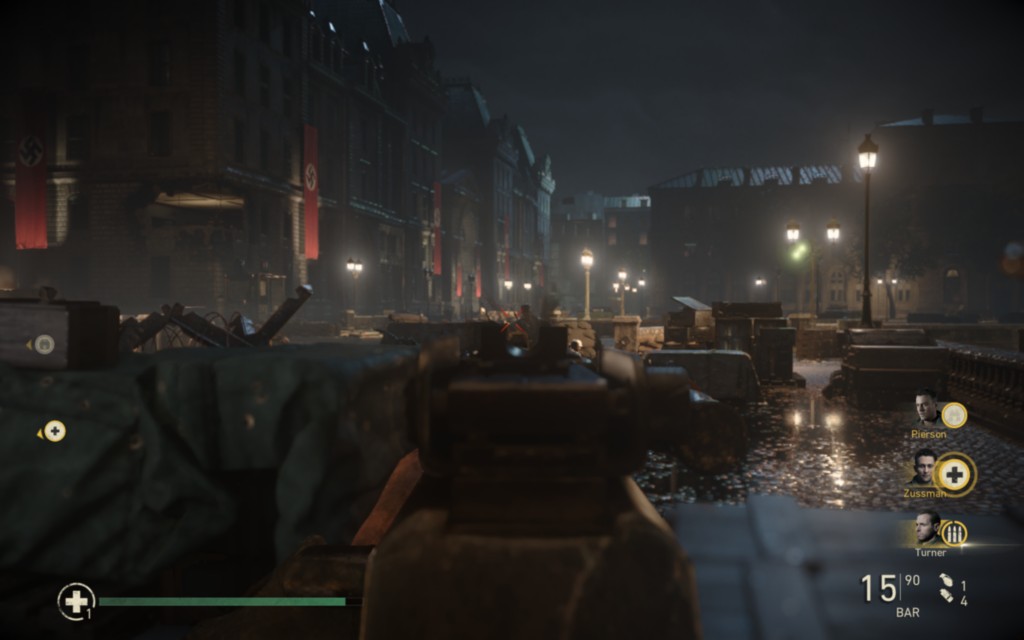Click Pierson's squad portrait
Viewport: 1024px width, 640px height.
point(926,409)
